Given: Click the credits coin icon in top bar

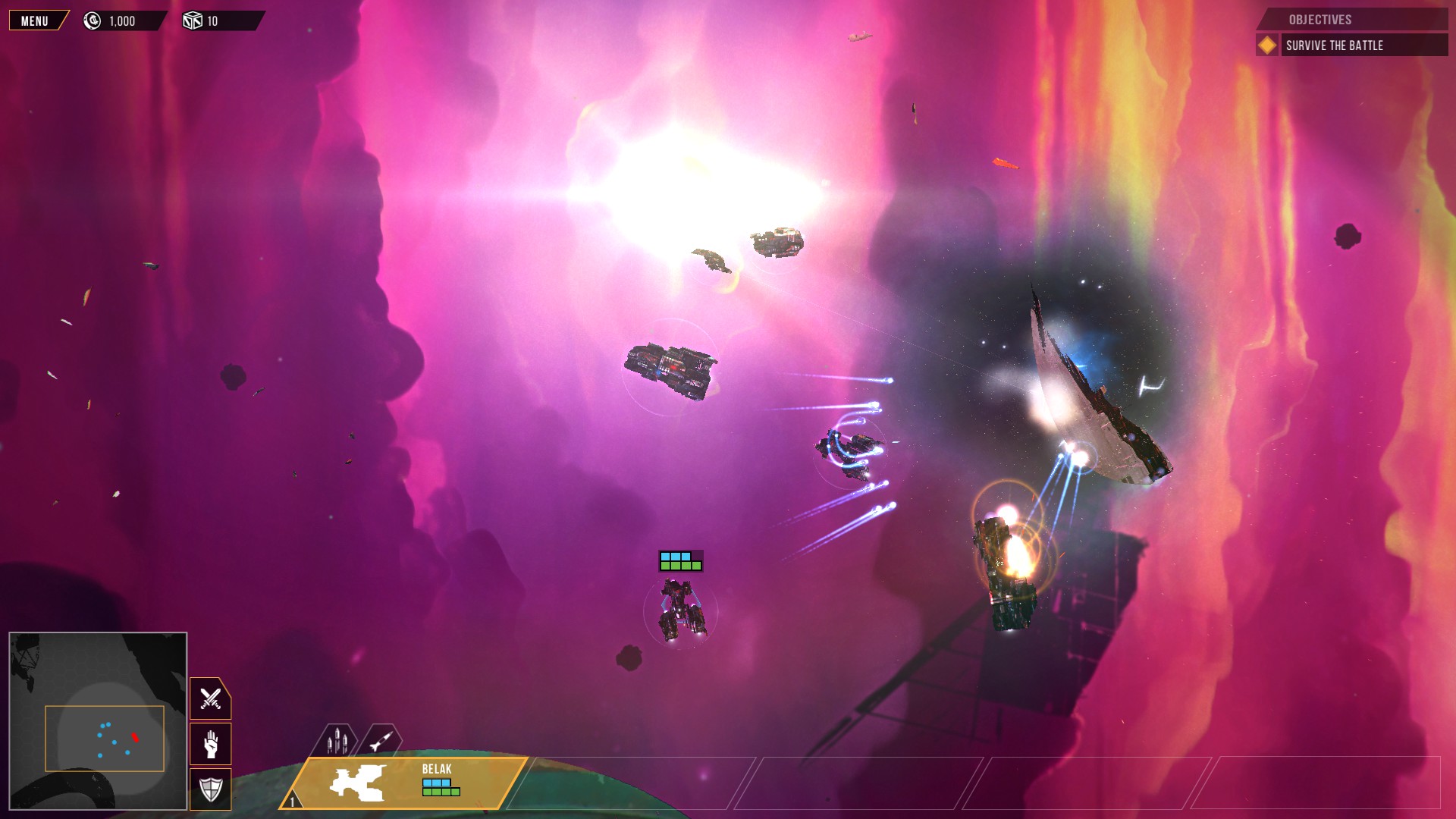Looking at the screenshot, I should coord(92,20).
